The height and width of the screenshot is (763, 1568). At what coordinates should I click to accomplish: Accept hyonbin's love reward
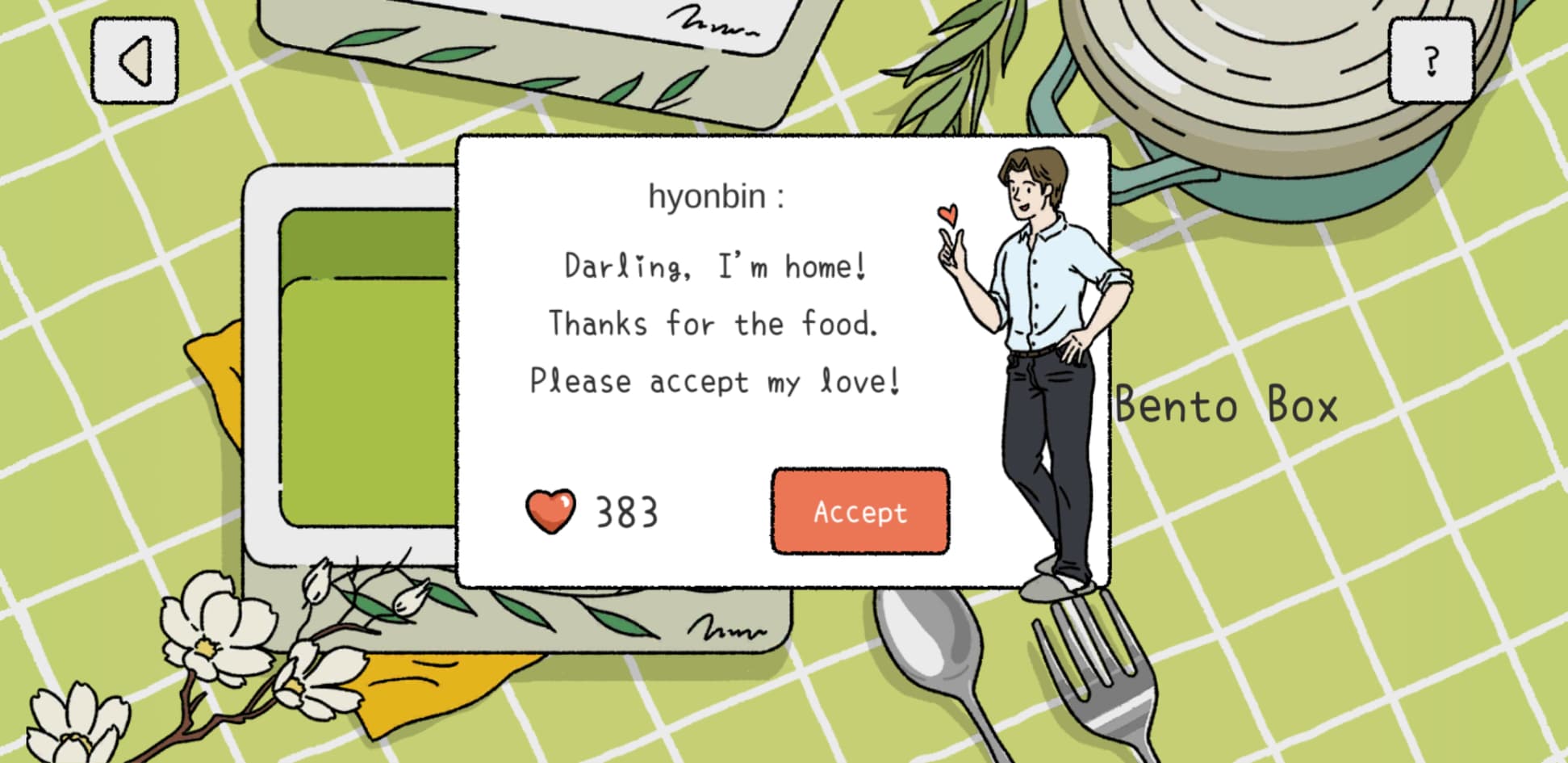point(859,511)
